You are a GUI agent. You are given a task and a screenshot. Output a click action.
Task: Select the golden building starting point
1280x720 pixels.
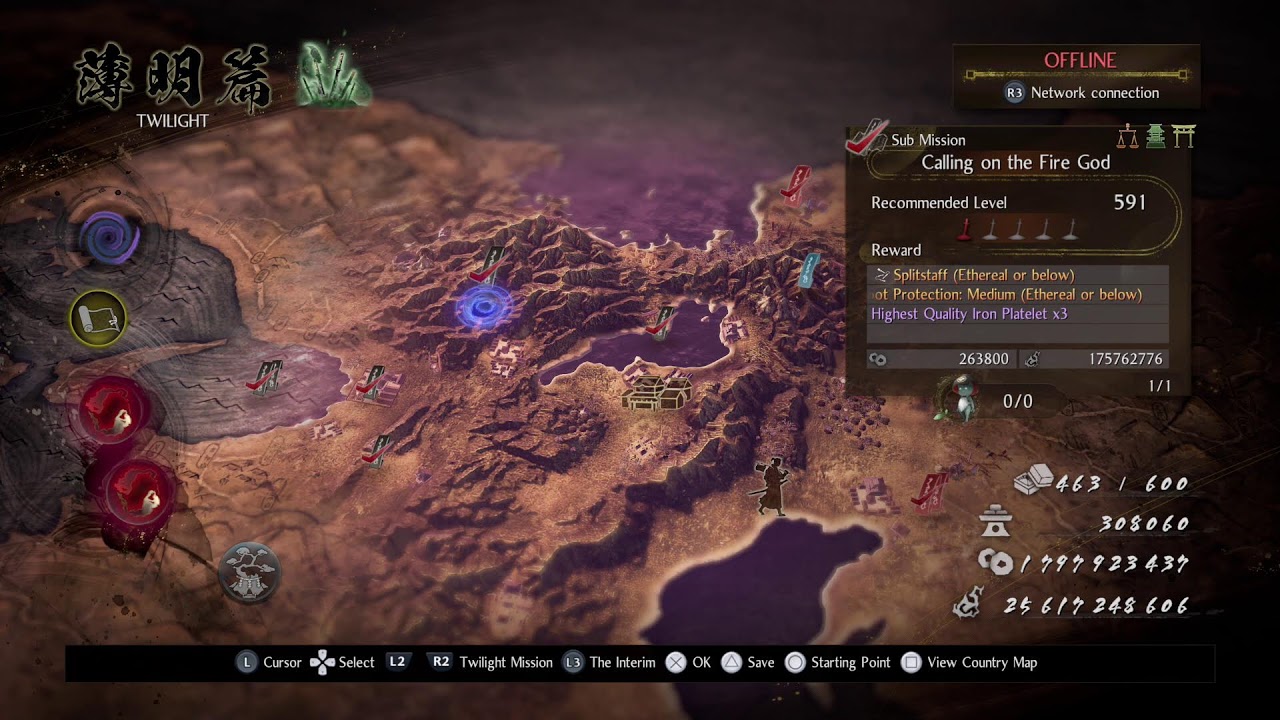pos(656,392)
